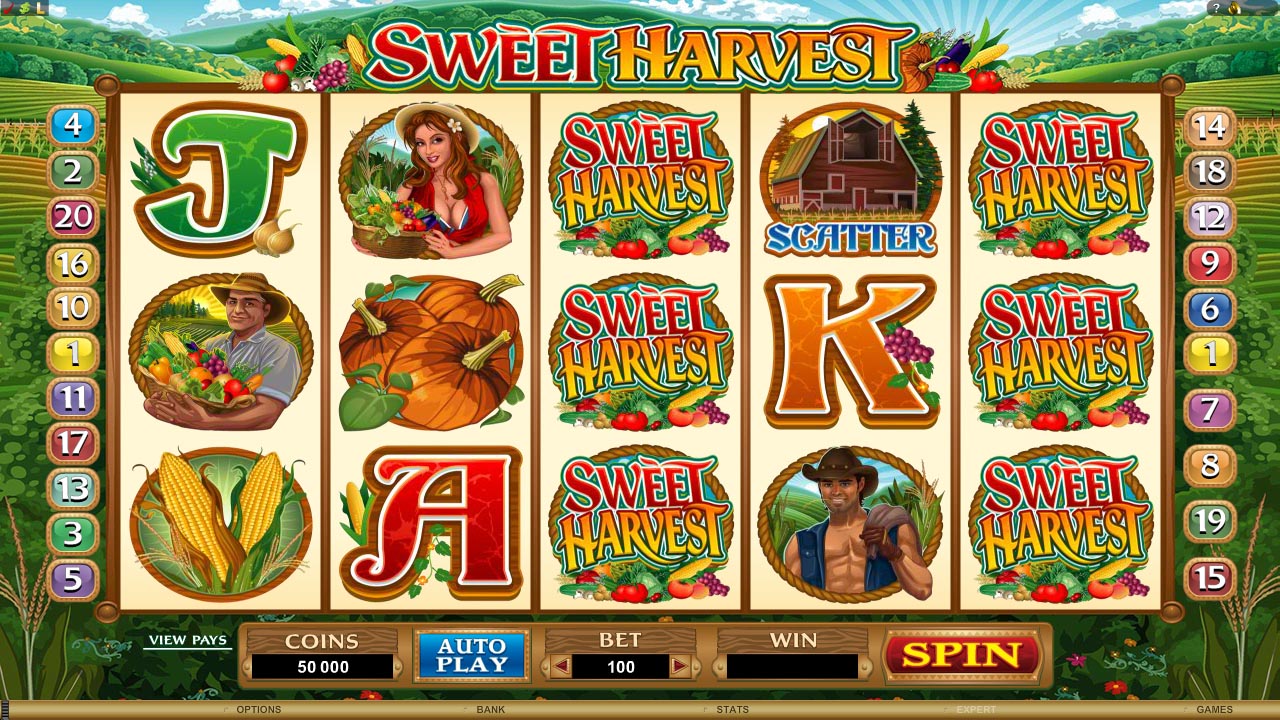Click the green dollar sign icon

point(24,8)
